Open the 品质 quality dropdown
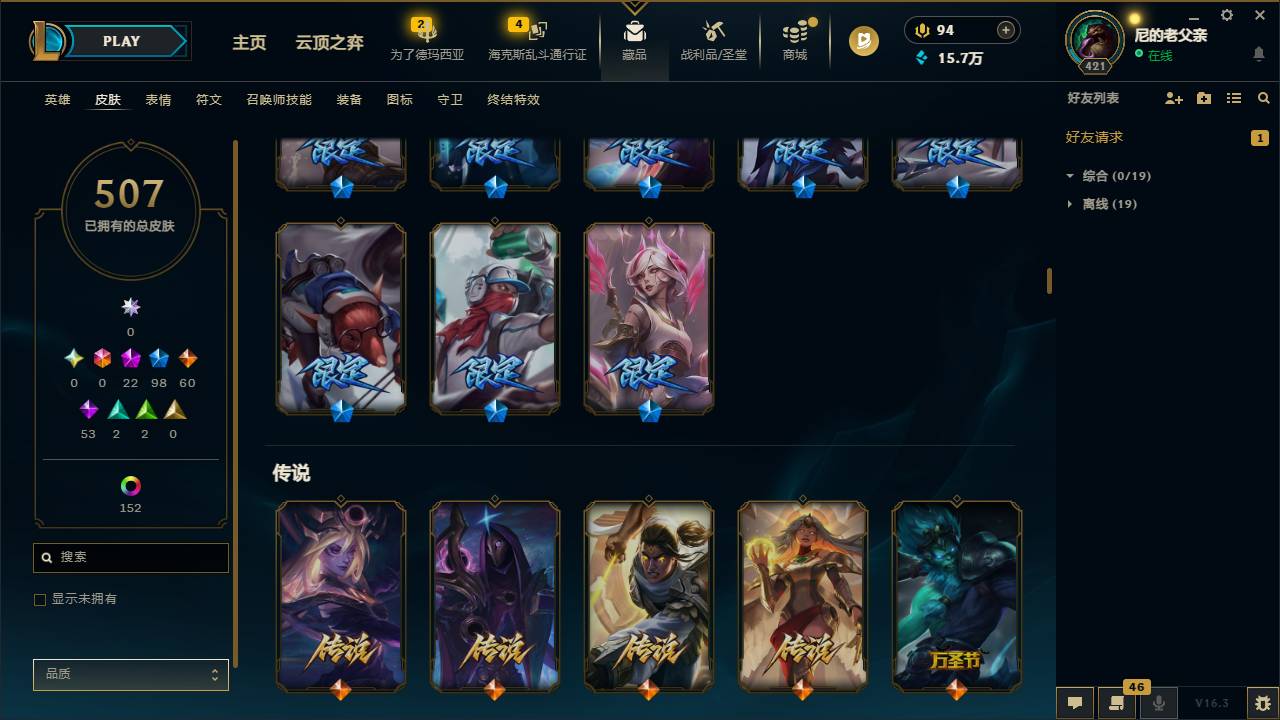 pyautogui.click(x=130, y=674)
